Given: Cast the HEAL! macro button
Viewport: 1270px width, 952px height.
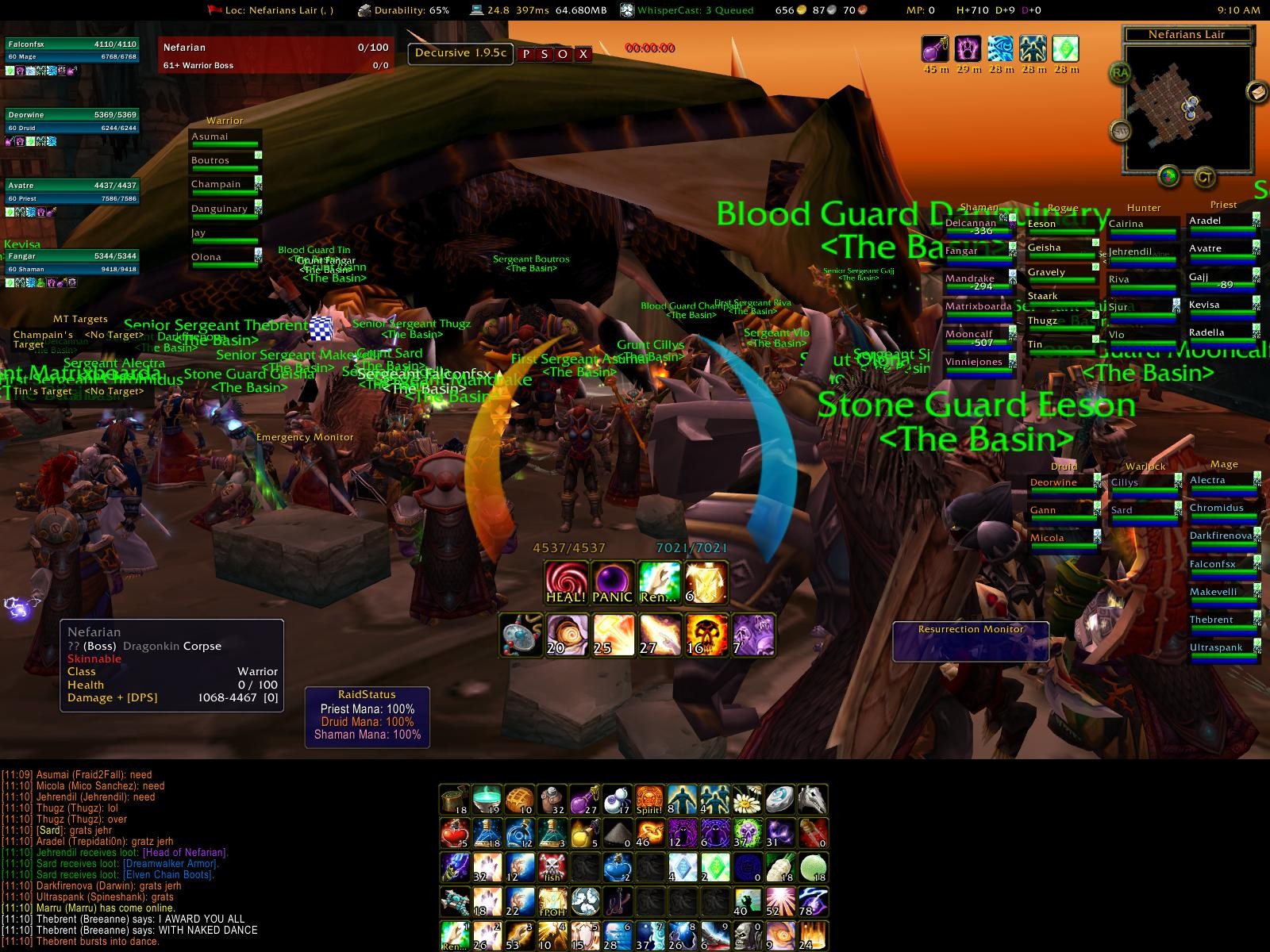Looking at the screenshot, I should (x=566, y=582).
